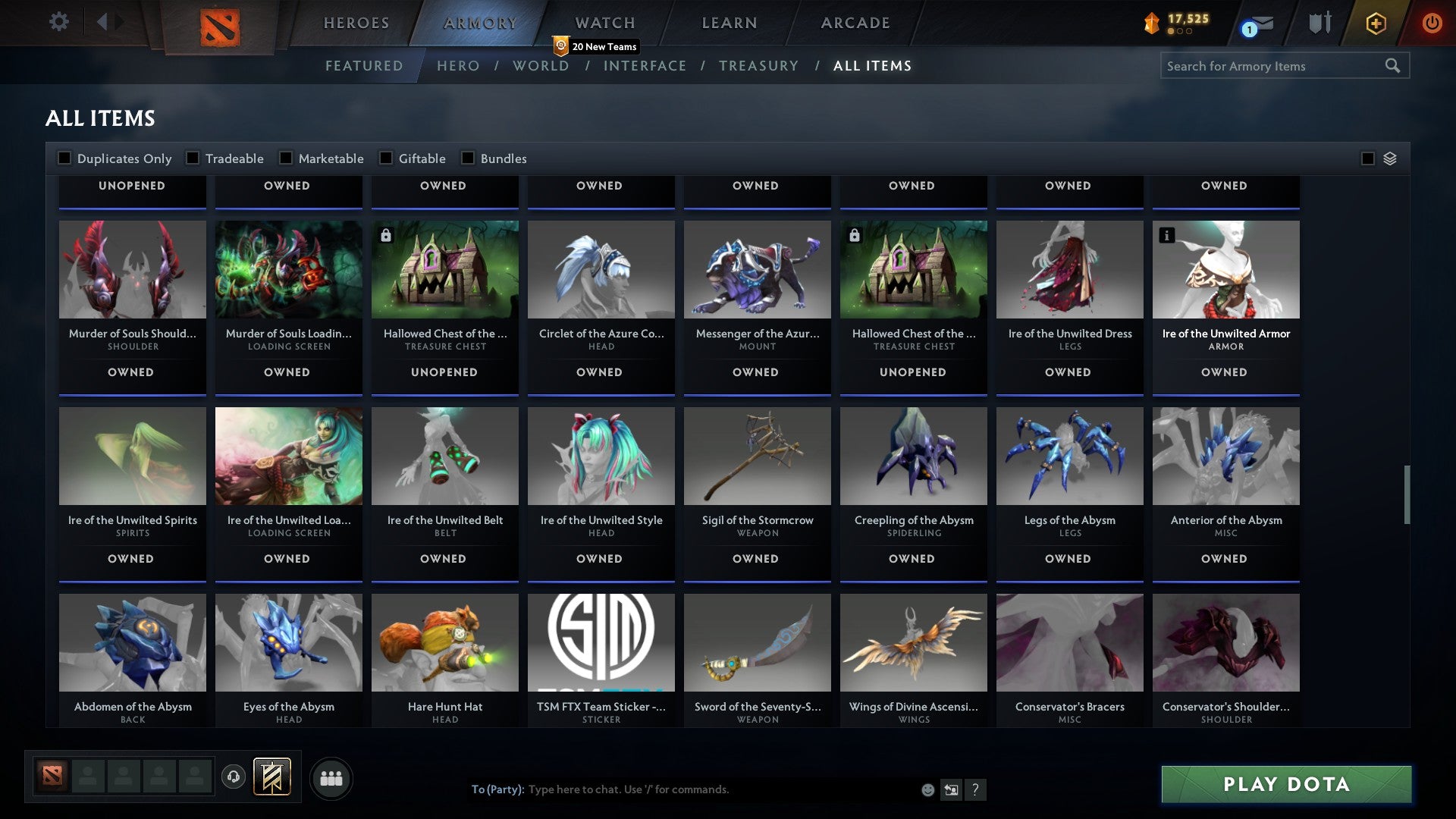Open the Watch section
Image resolution: width=1456 pixels, height=819 pixels.
pyautogui.click(x=603, y=23)
